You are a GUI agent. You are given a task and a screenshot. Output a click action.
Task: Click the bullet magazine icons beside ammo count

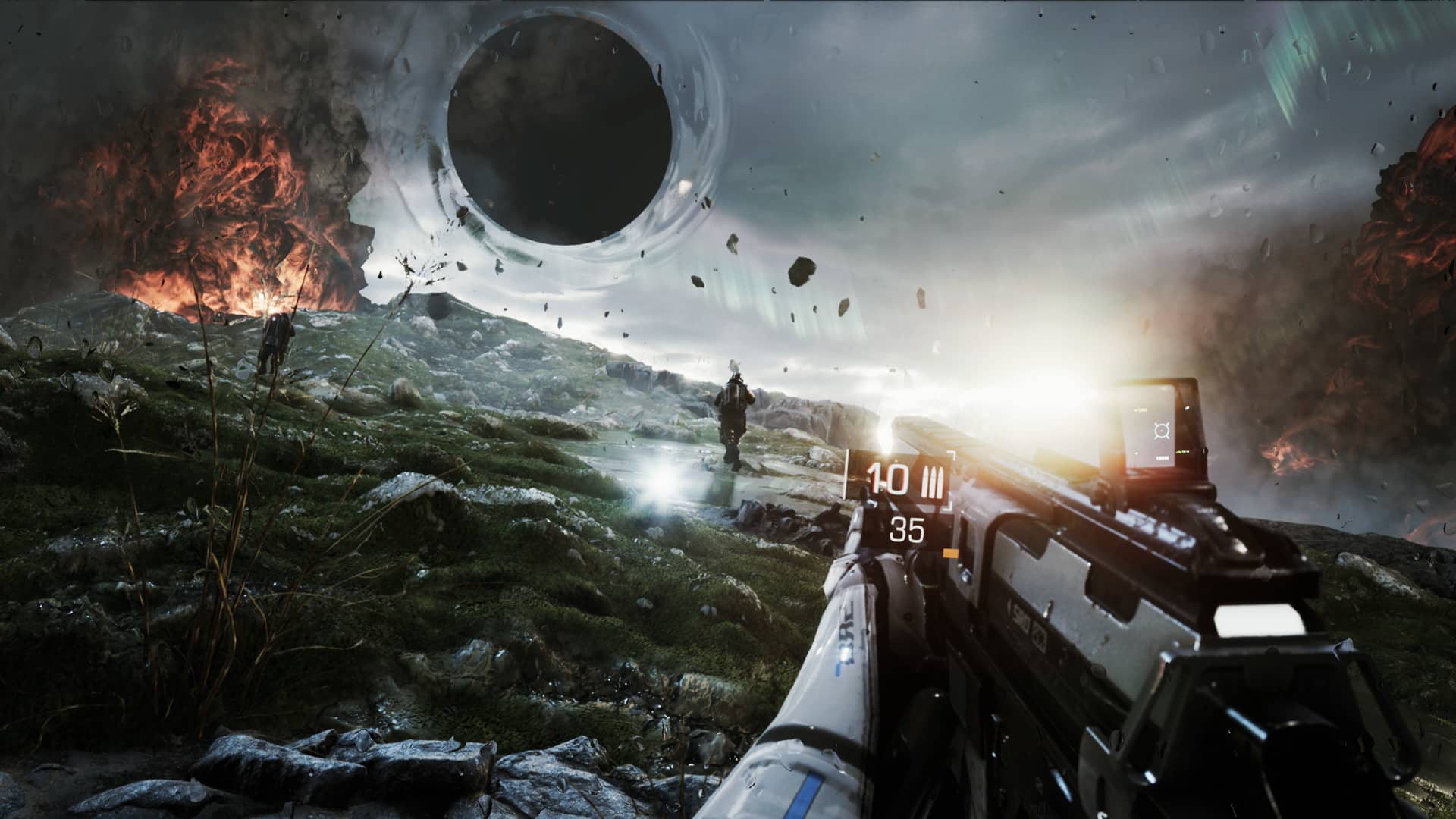931,479
